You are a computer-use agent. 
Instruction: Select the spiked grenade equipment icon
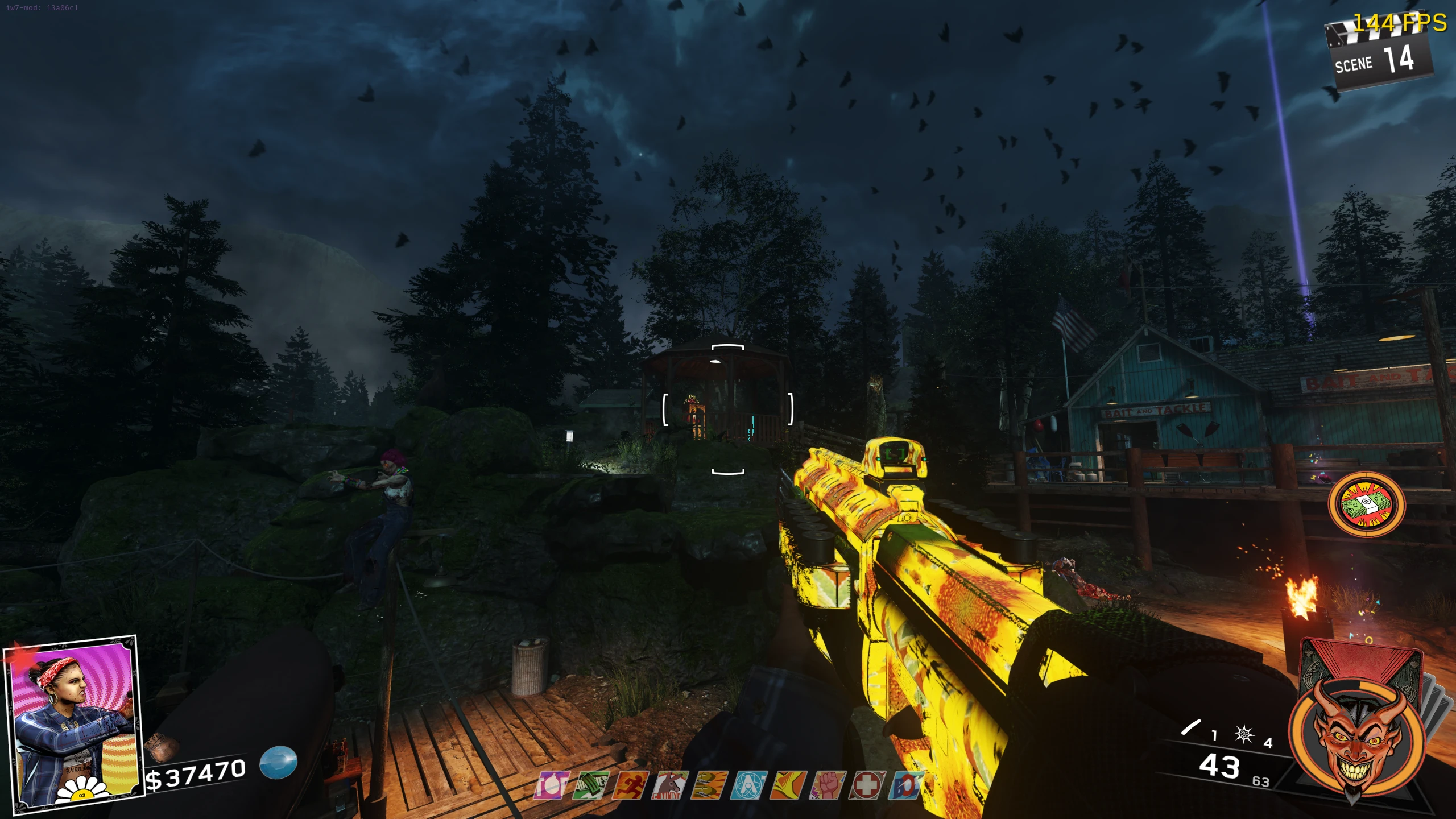click(x=1243, y=734)
